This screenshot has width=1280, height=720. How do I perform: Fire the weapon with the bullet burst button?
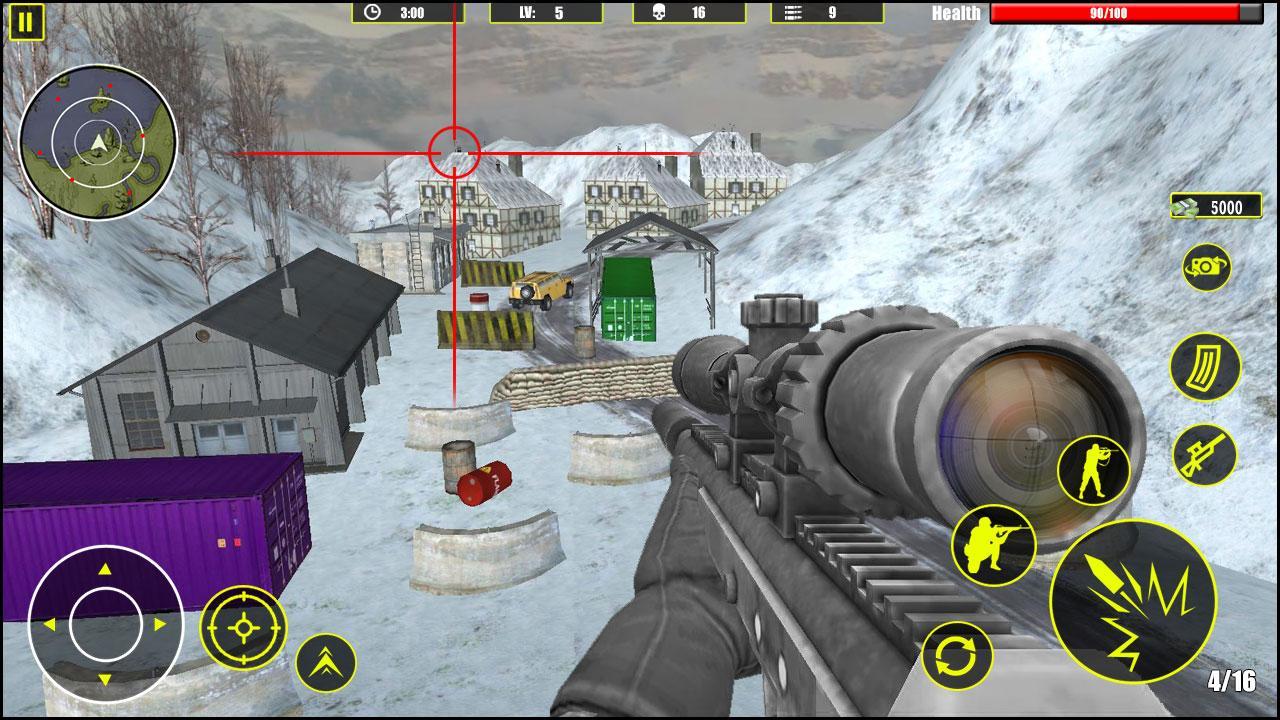click(x=1132, y=602)
